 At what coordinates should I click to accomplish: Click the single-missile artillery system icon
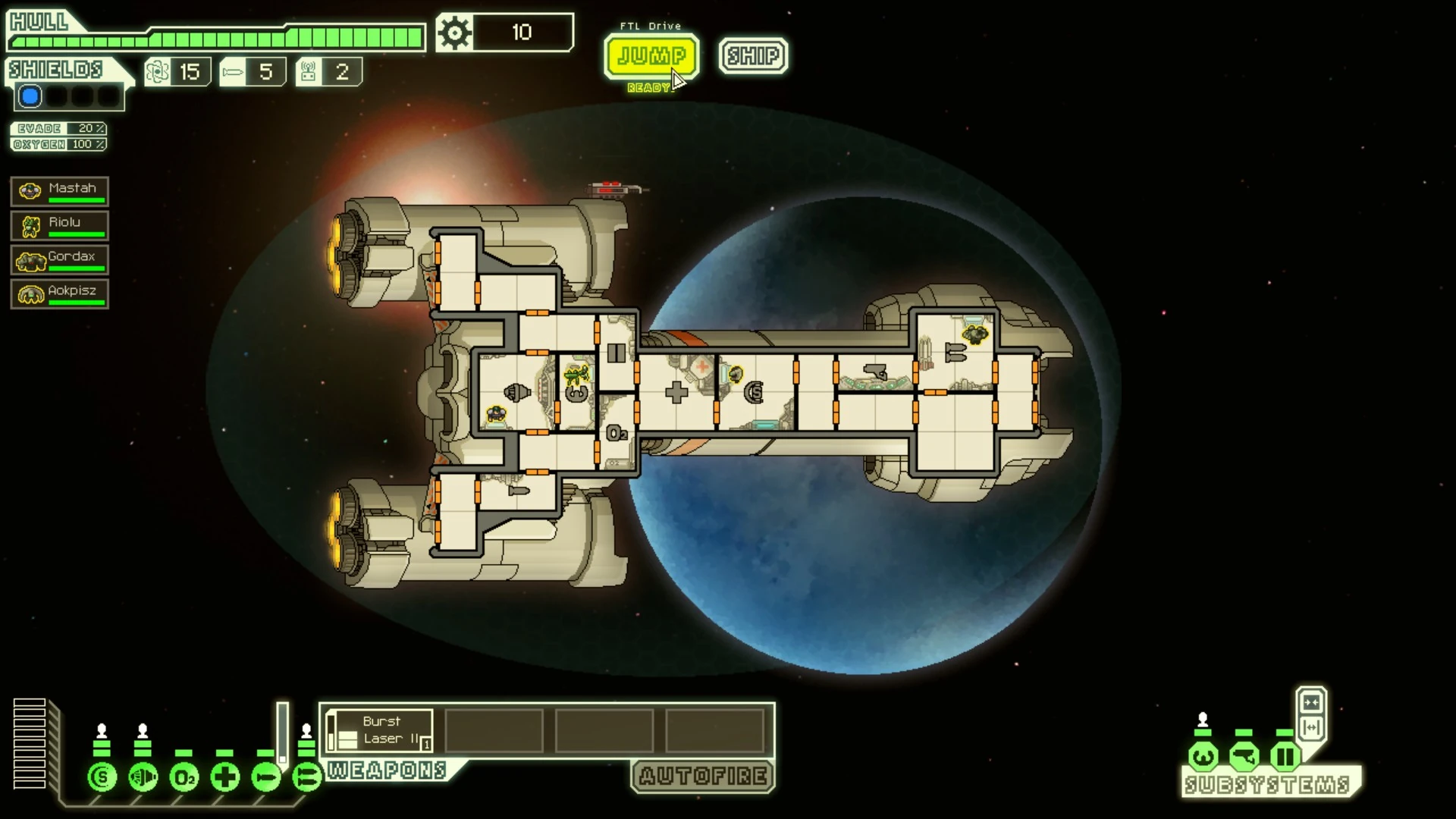[266, 777]
